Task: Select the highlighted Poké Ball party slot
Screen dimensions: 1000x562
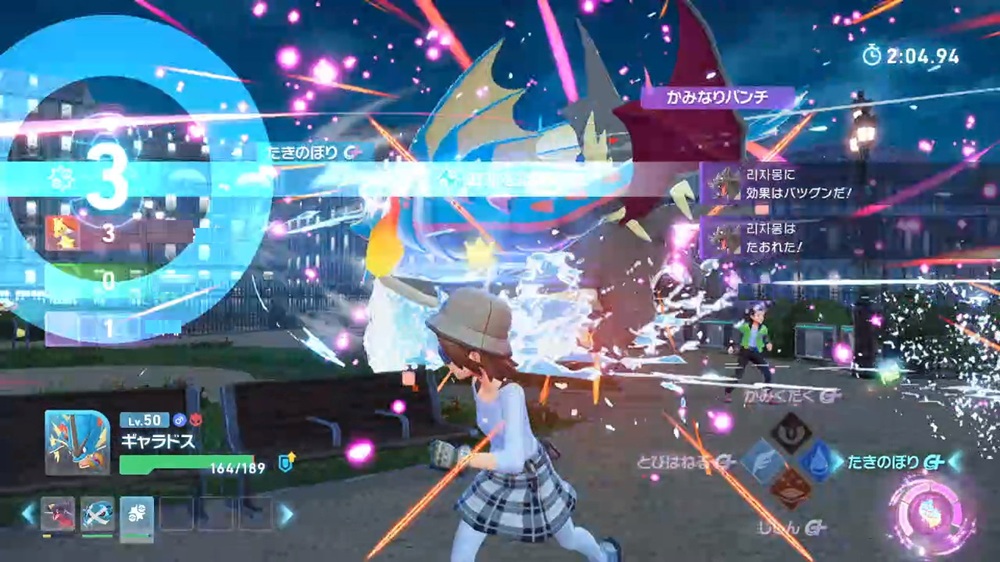Action: click(x=136, y=514)
